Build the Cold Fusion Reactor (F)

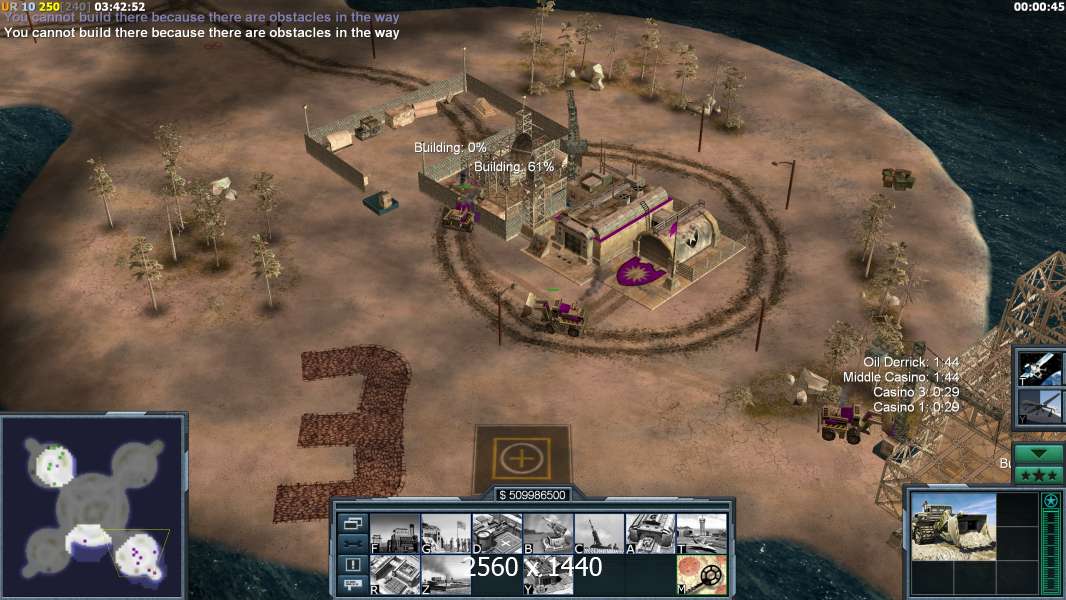pos(395,533)
